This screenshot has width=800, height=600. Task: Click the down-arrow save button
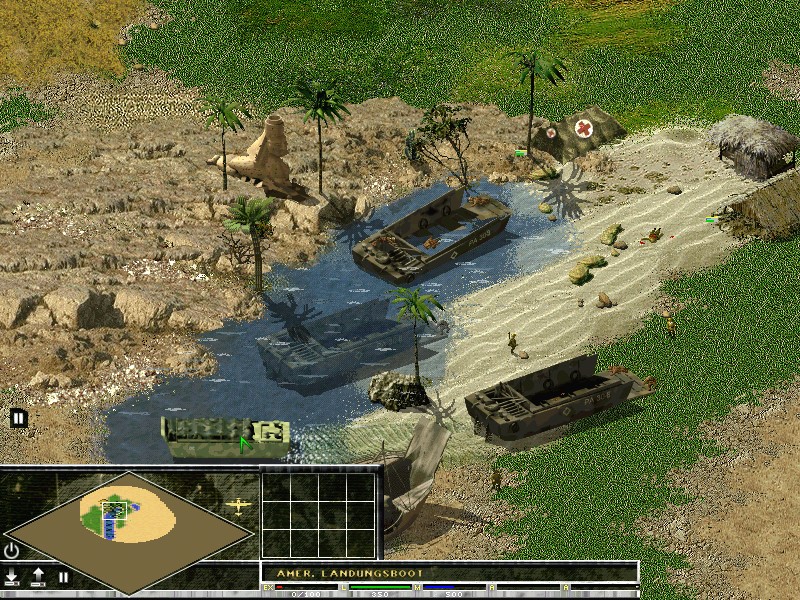[x=12, y=577]
